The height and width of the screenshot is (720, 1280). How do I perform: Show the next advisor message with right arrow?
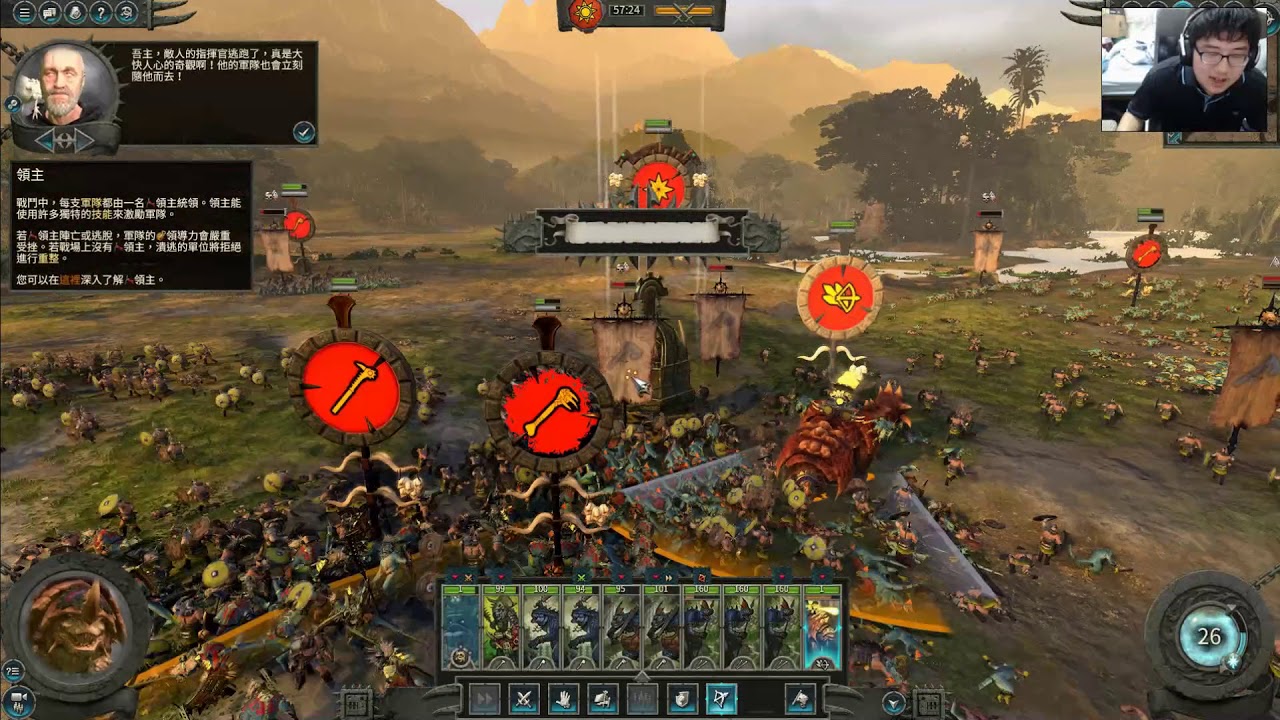pos(84,141)
